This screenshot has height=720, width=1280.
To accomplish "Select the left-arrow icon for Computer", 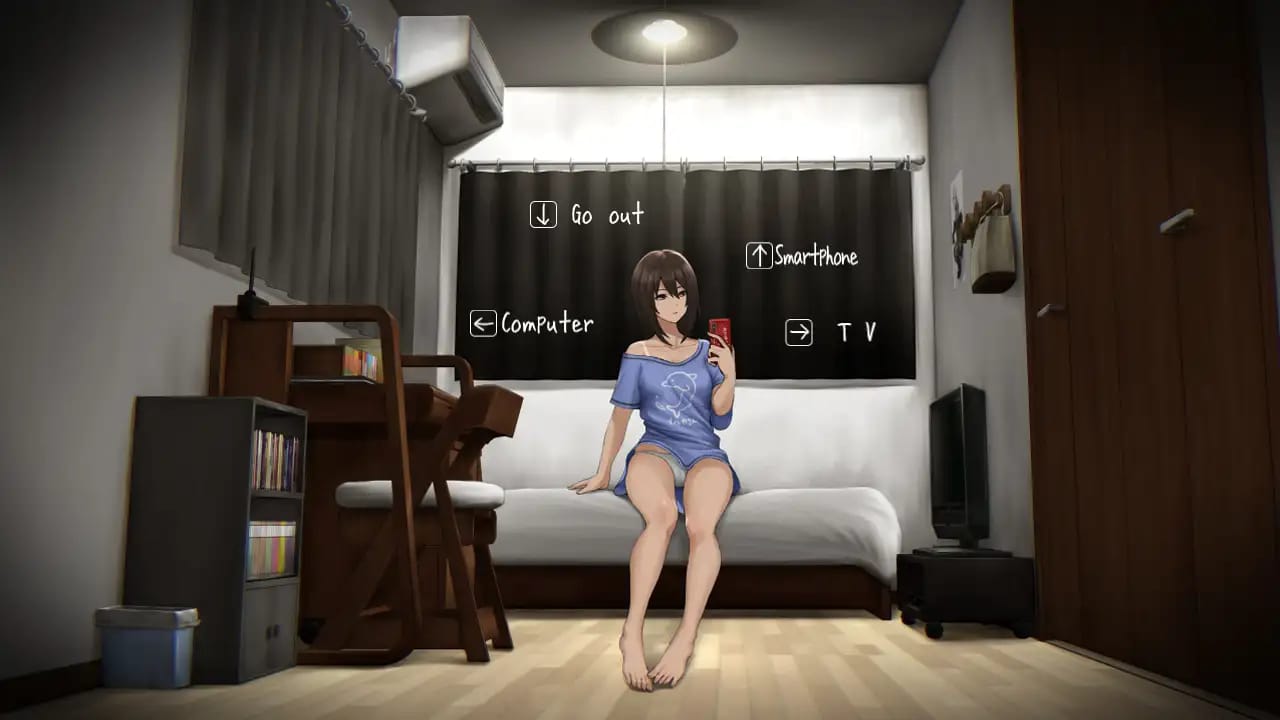I will tap(483, 323).
